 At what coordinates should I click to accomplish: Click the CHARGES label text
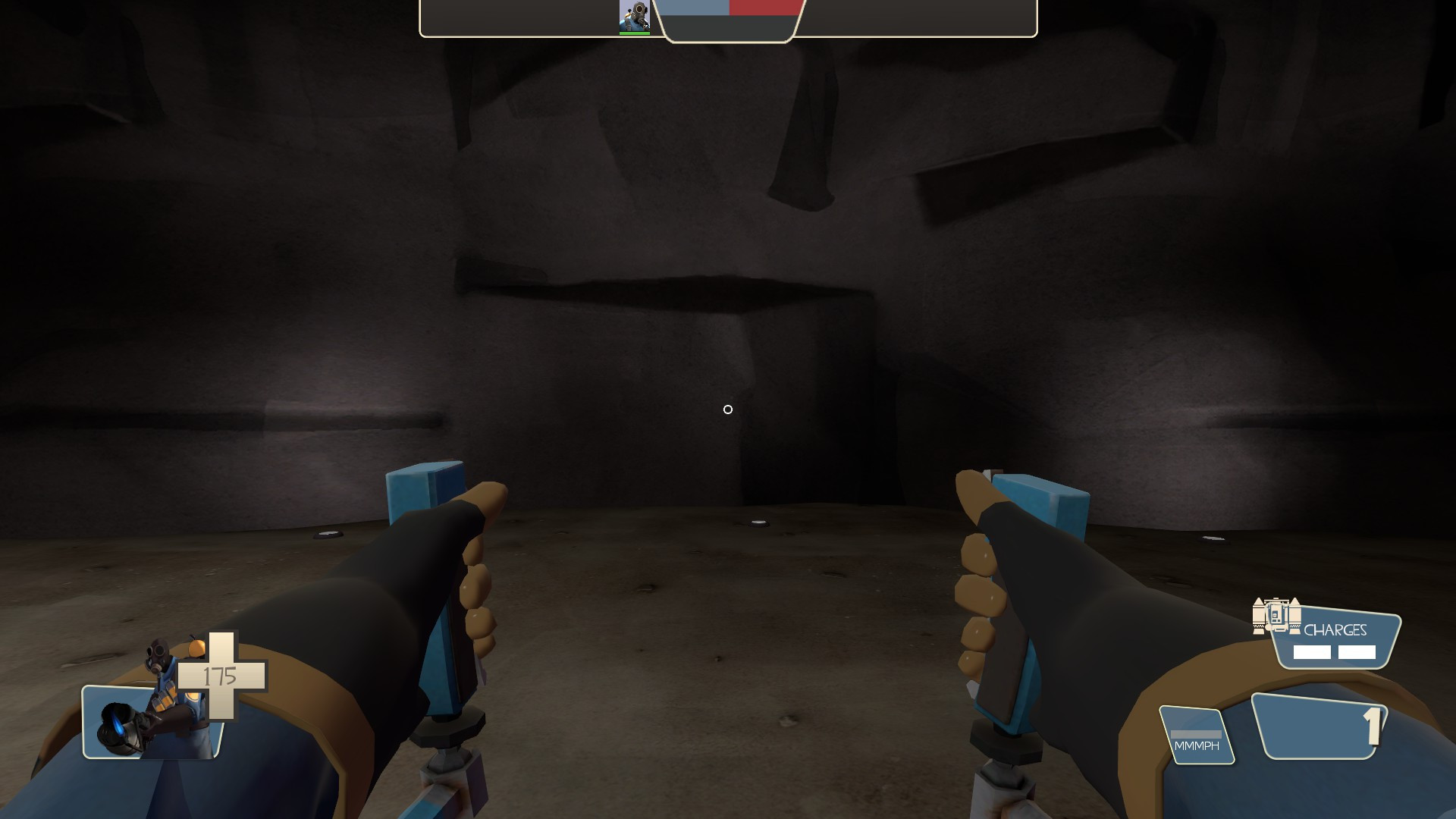[1337, 629]
